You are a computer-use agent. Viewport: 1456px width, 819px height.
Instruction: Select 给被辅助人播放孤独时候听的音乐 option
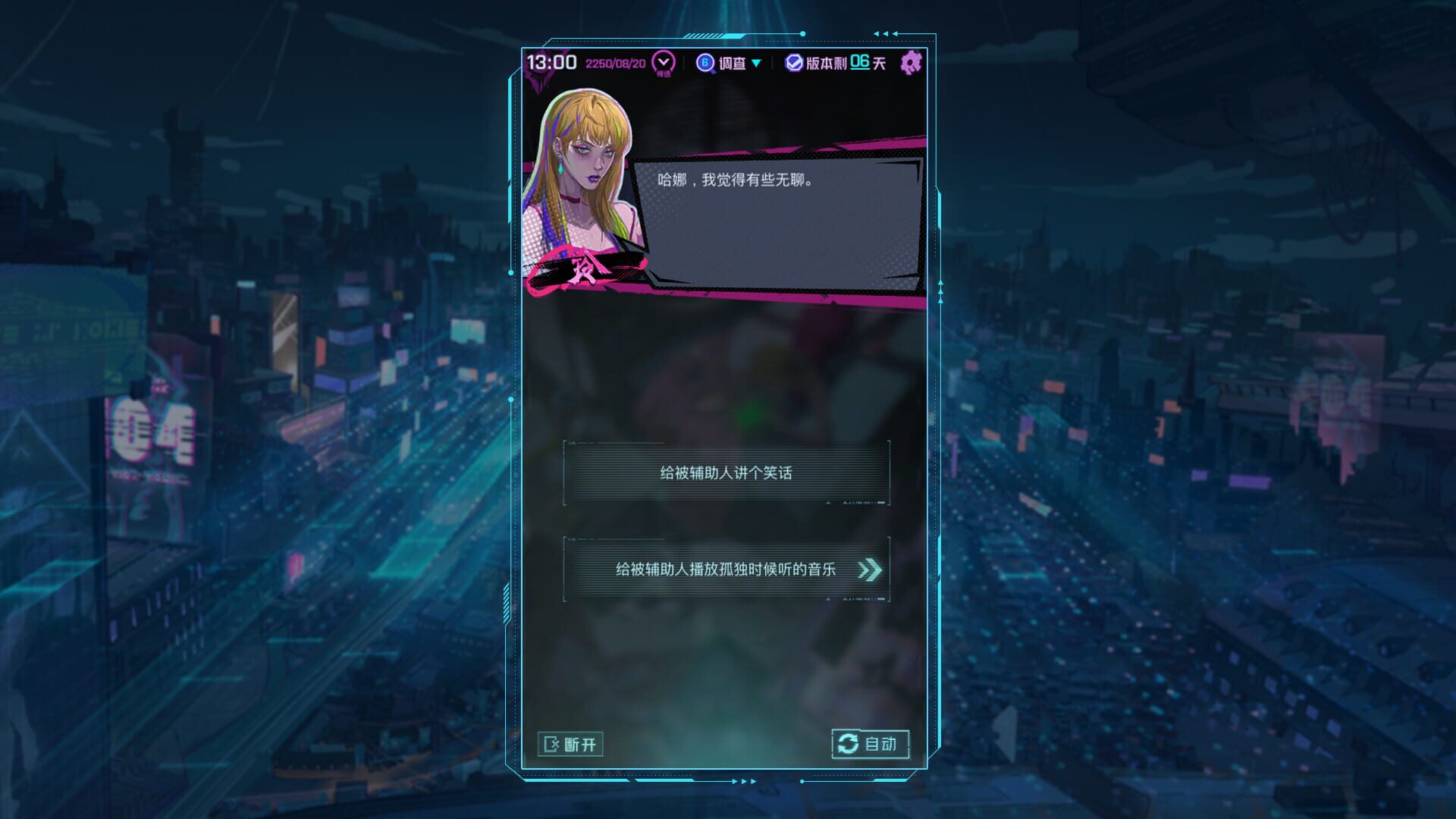[x=724, y=570]
